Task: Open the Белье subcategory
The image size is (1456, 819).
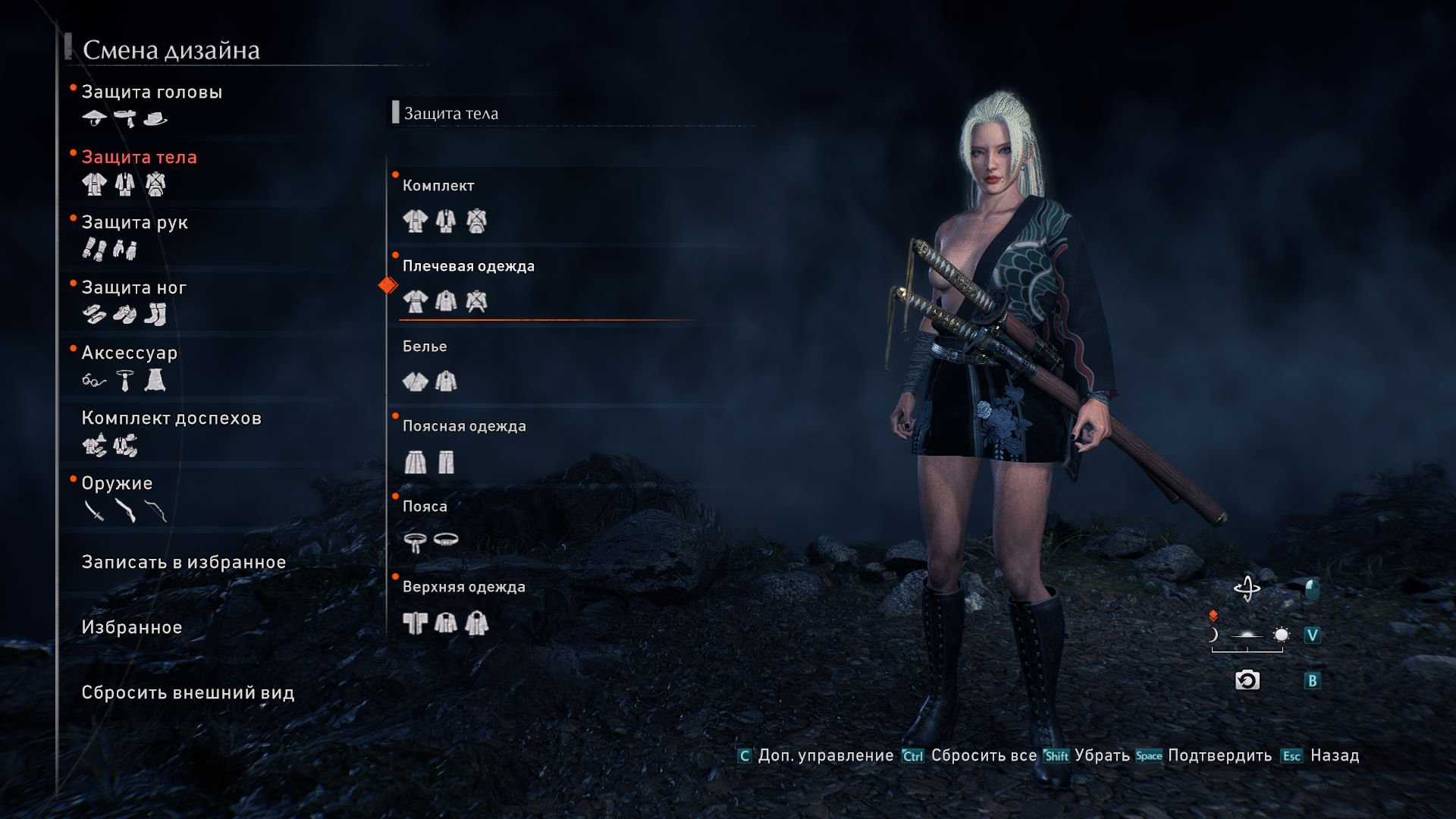Action: click(425, 347)
